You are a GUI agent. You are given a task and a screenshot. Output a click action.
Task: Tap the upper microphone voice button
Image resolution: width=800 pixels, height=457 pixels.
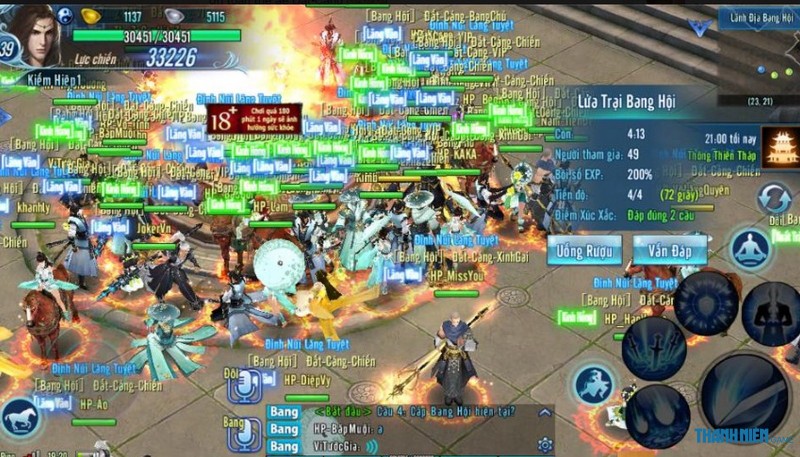(x=243, y=384)
